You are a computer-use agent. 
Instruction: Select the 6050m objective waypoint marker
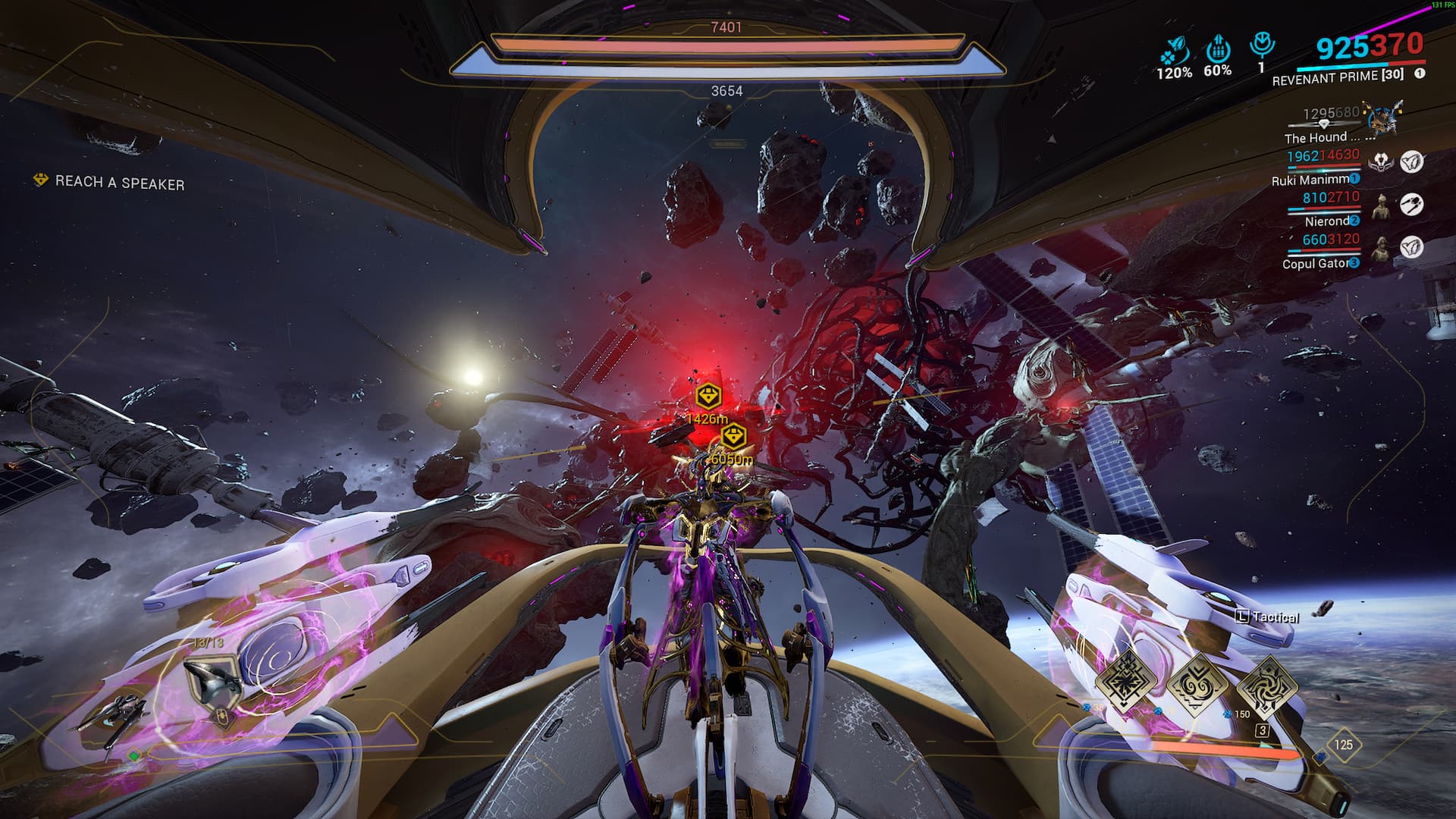coord(733,437)
